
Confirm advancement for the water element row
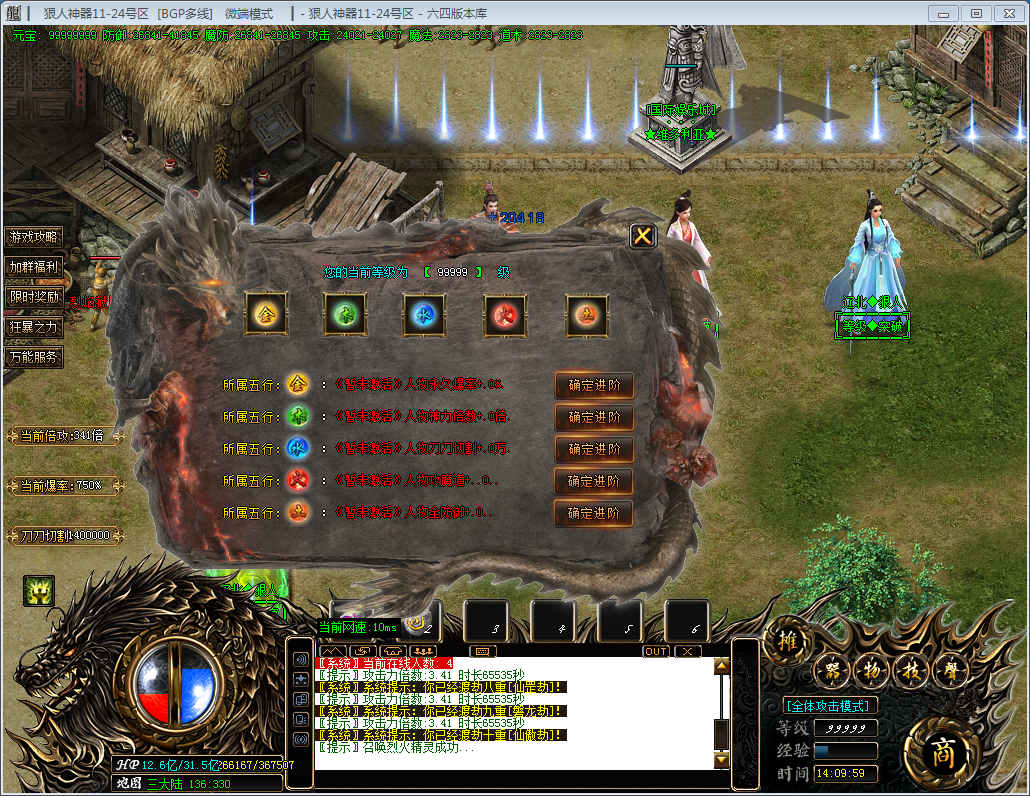coord(594,449)
